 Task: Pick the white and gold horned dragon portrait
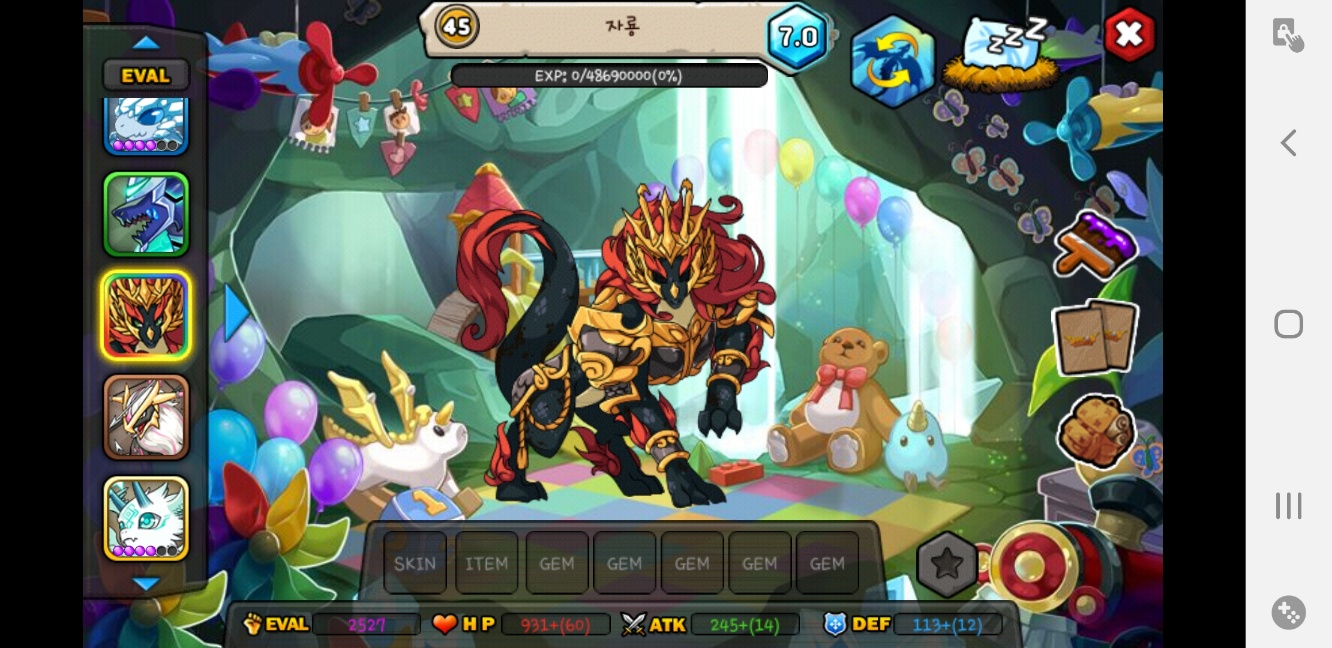[146, 417]
